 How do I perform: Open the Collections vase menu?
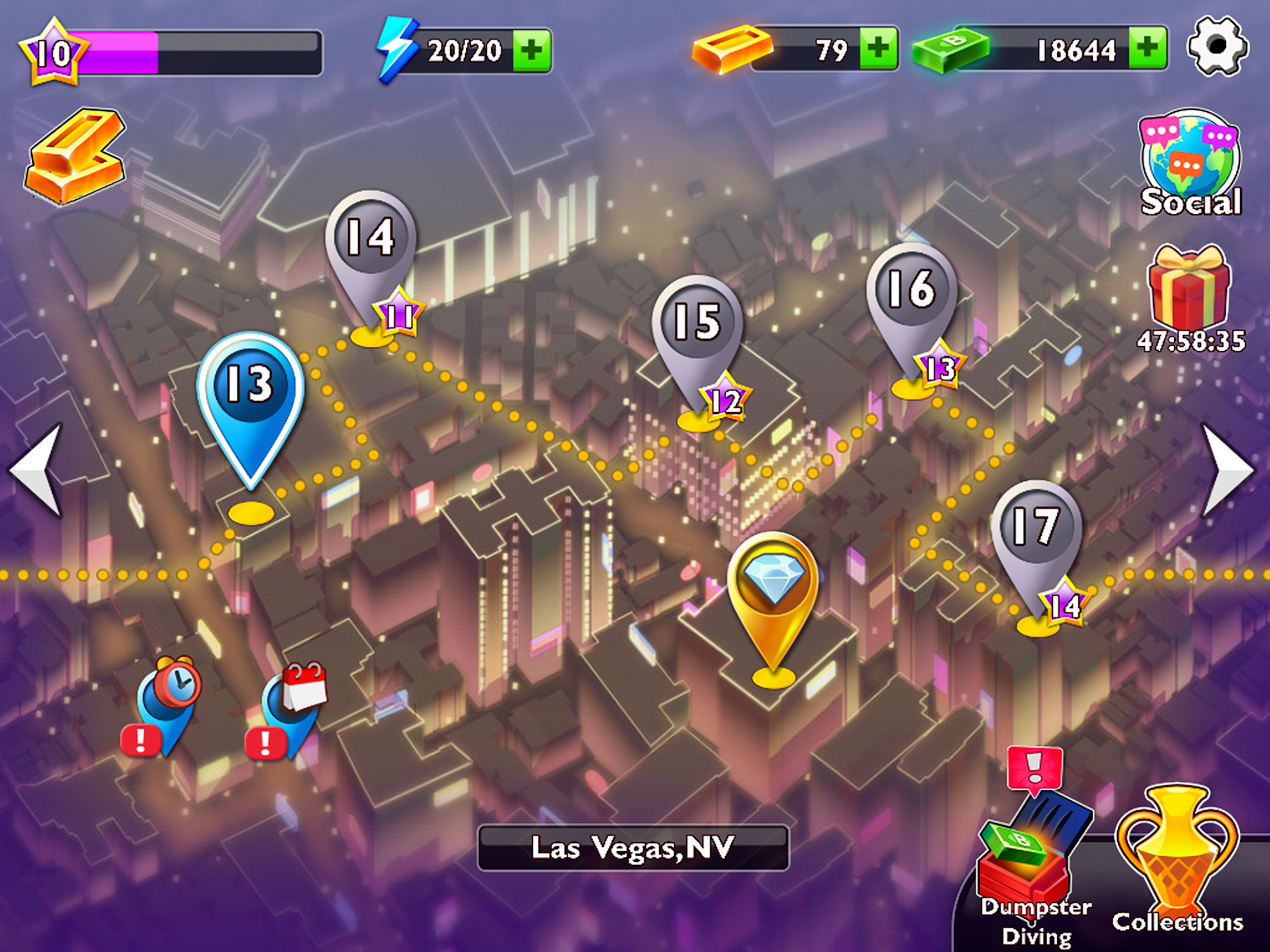(x=1177, y=861)
